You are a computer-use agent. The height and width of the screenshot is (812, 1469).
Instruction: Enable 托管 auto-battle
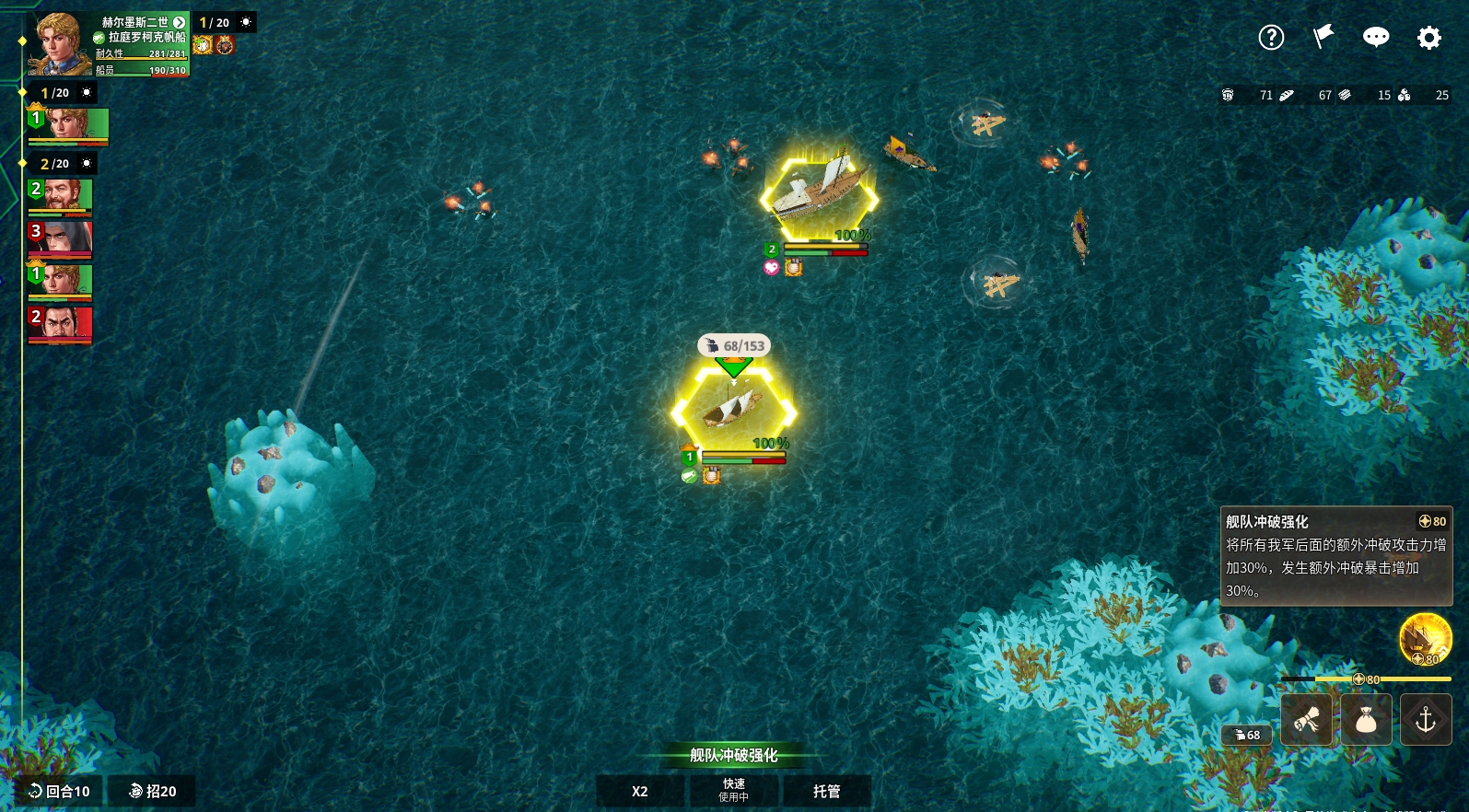[826, 791]
